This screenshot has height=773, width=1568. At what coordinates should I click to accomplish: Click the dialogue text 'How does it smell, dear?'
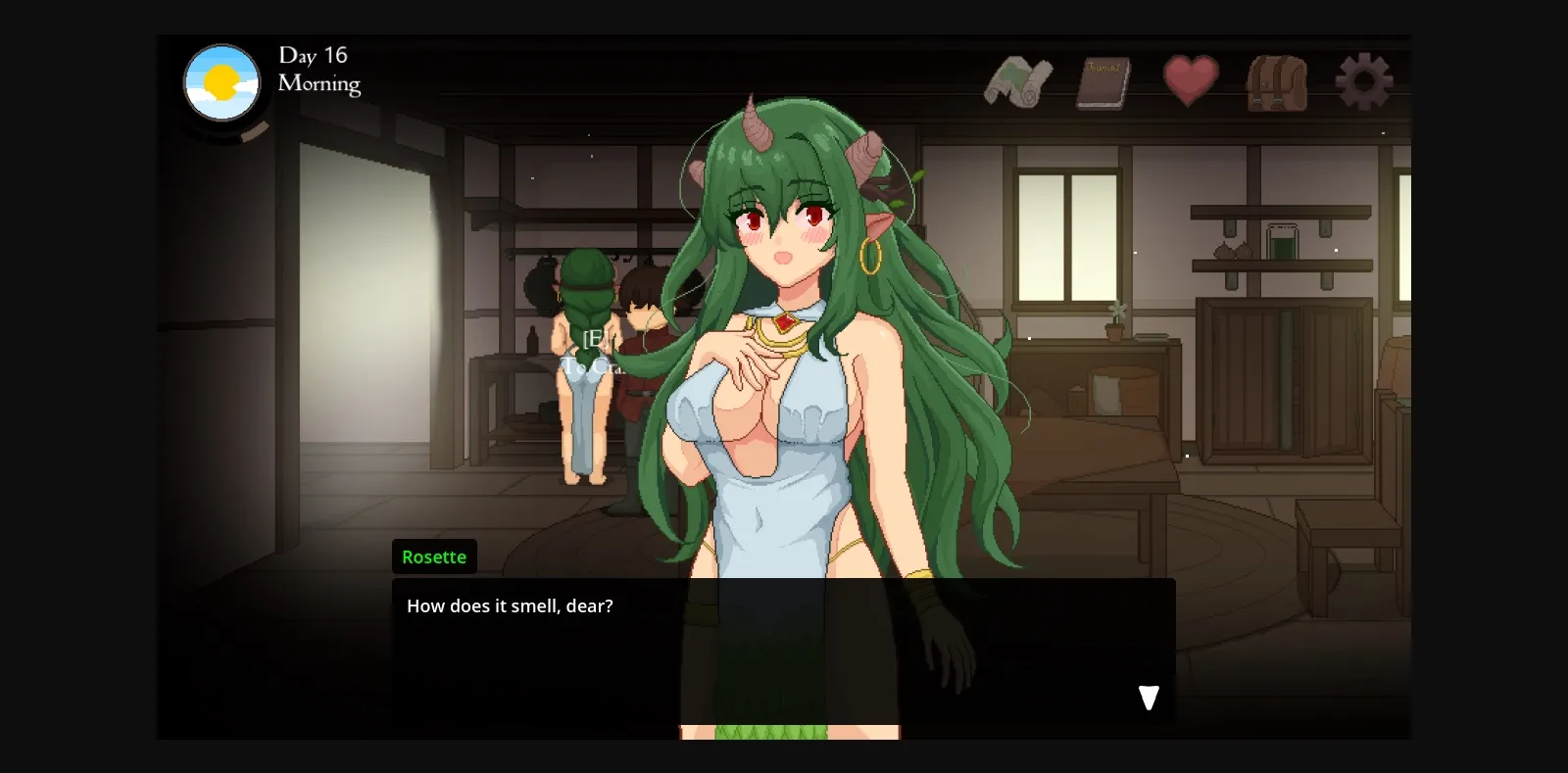pyautogui.click(x=510, y=605)
